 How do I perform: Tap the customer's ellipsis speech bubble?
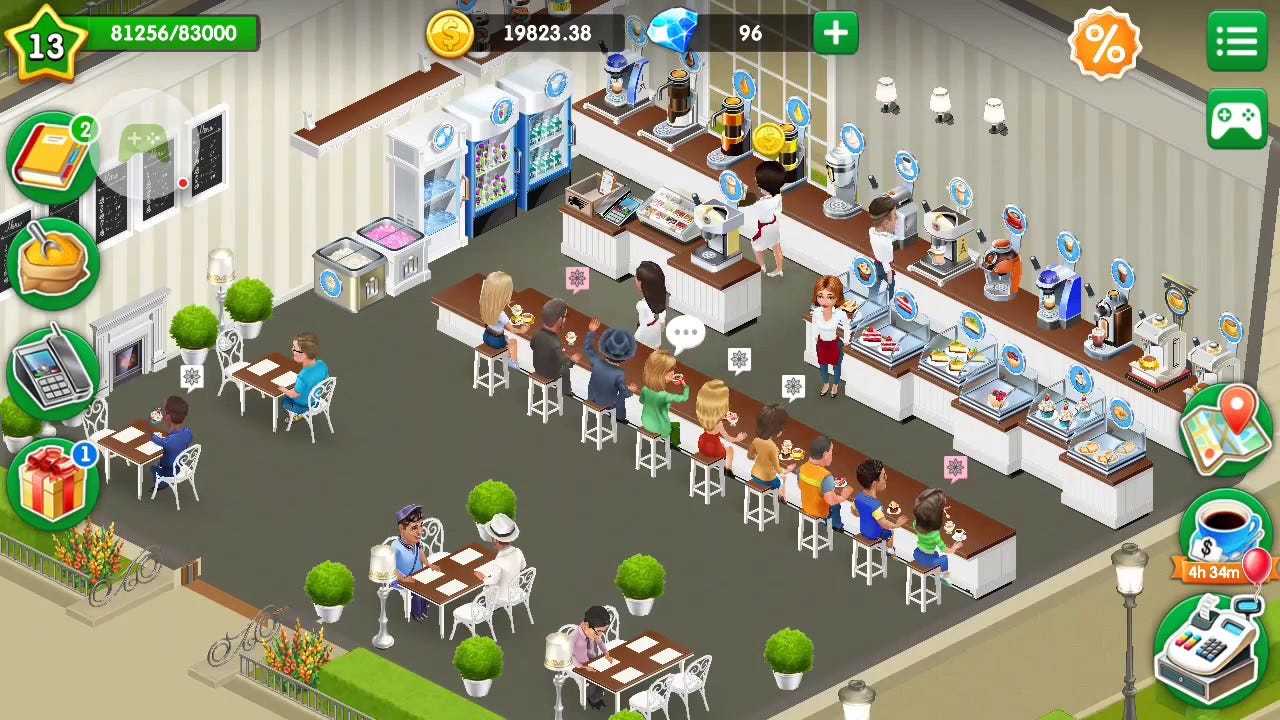[x=686, y=330]
